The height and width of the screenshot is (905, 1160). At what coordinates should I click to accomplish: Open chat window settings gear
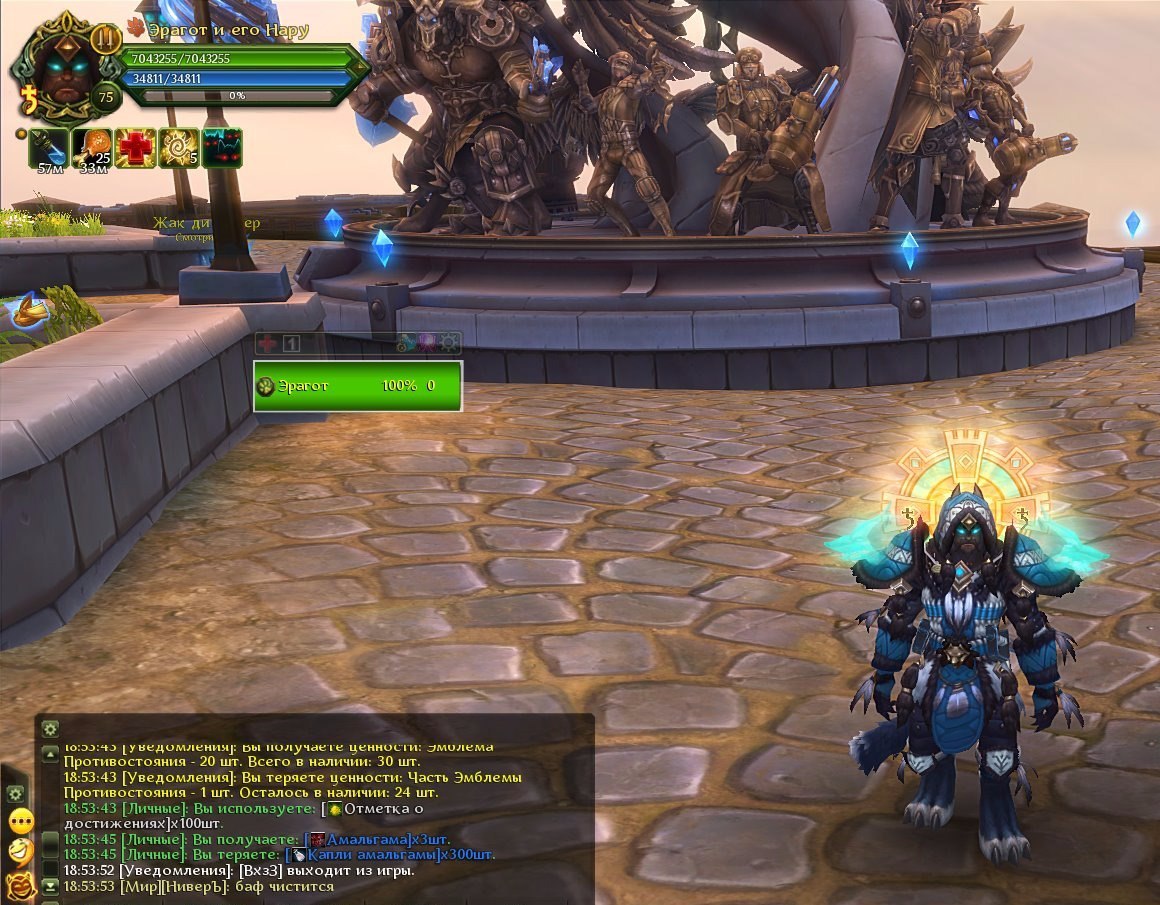click(50, 728)
